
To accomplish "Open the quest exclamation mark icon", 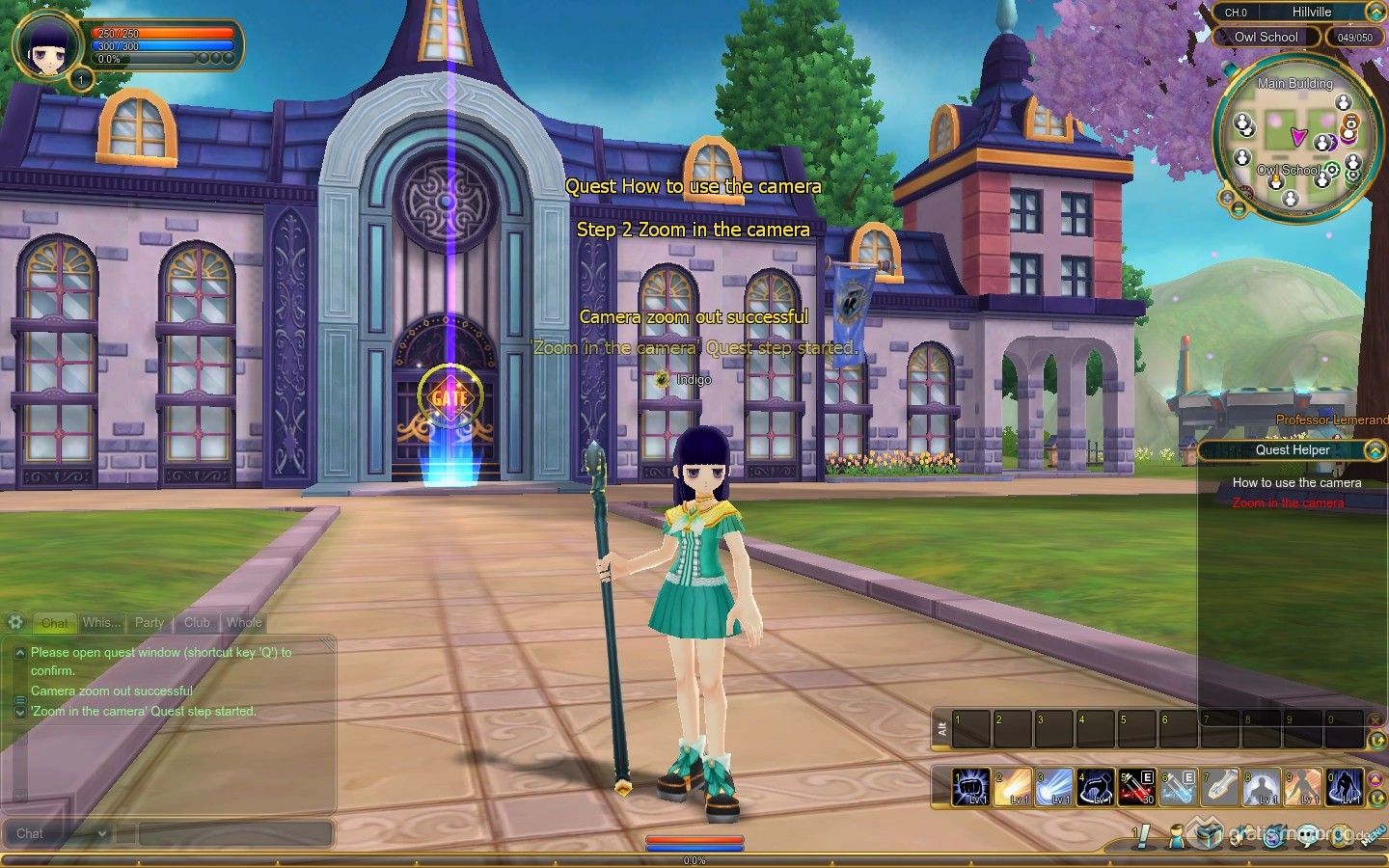I will pyautogui.click(x=1141, y=836).
